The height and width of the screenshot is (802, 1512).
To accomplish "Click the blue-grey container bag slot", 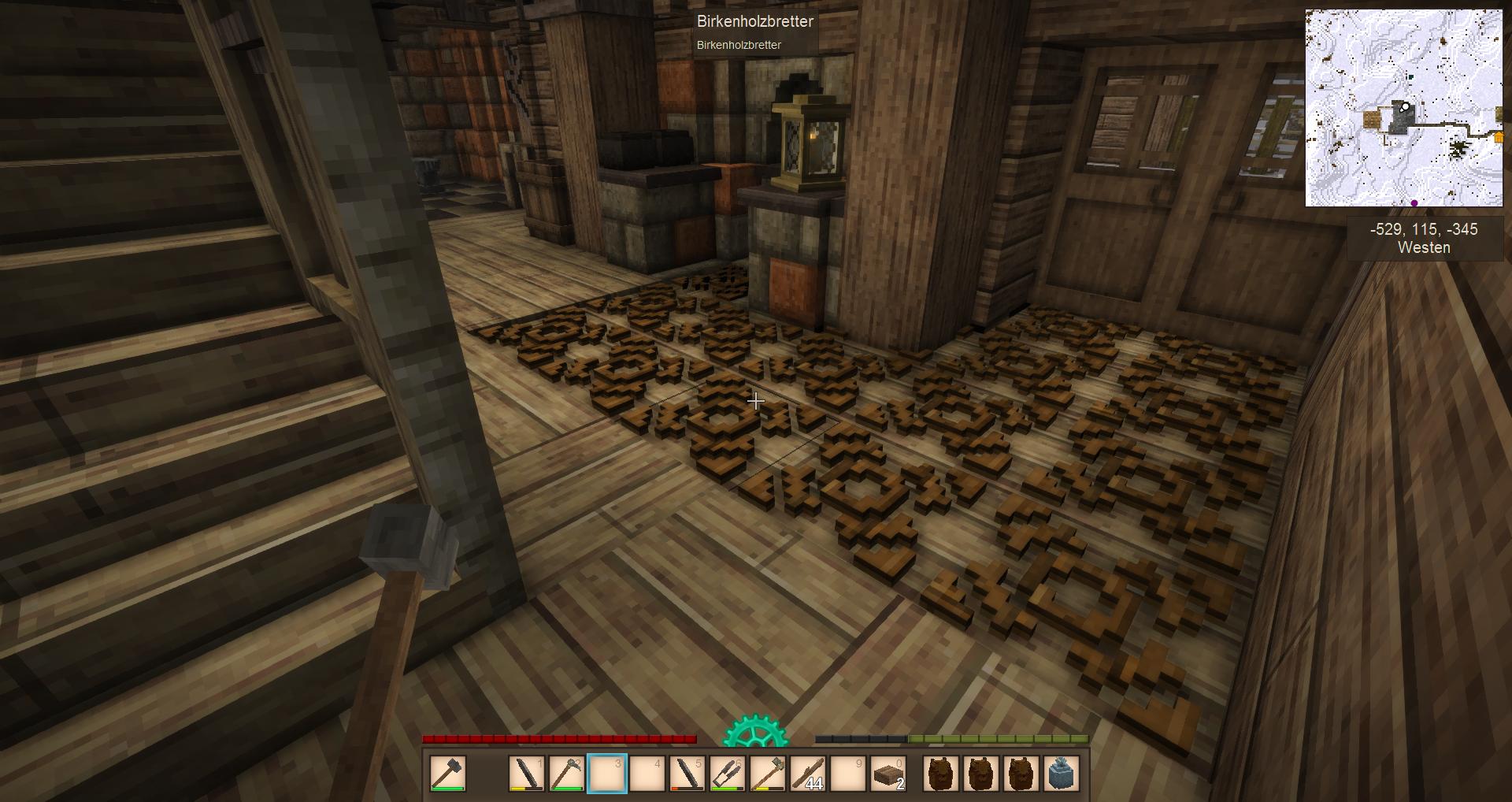I will pyautogui.click(x=1061, y=773).
